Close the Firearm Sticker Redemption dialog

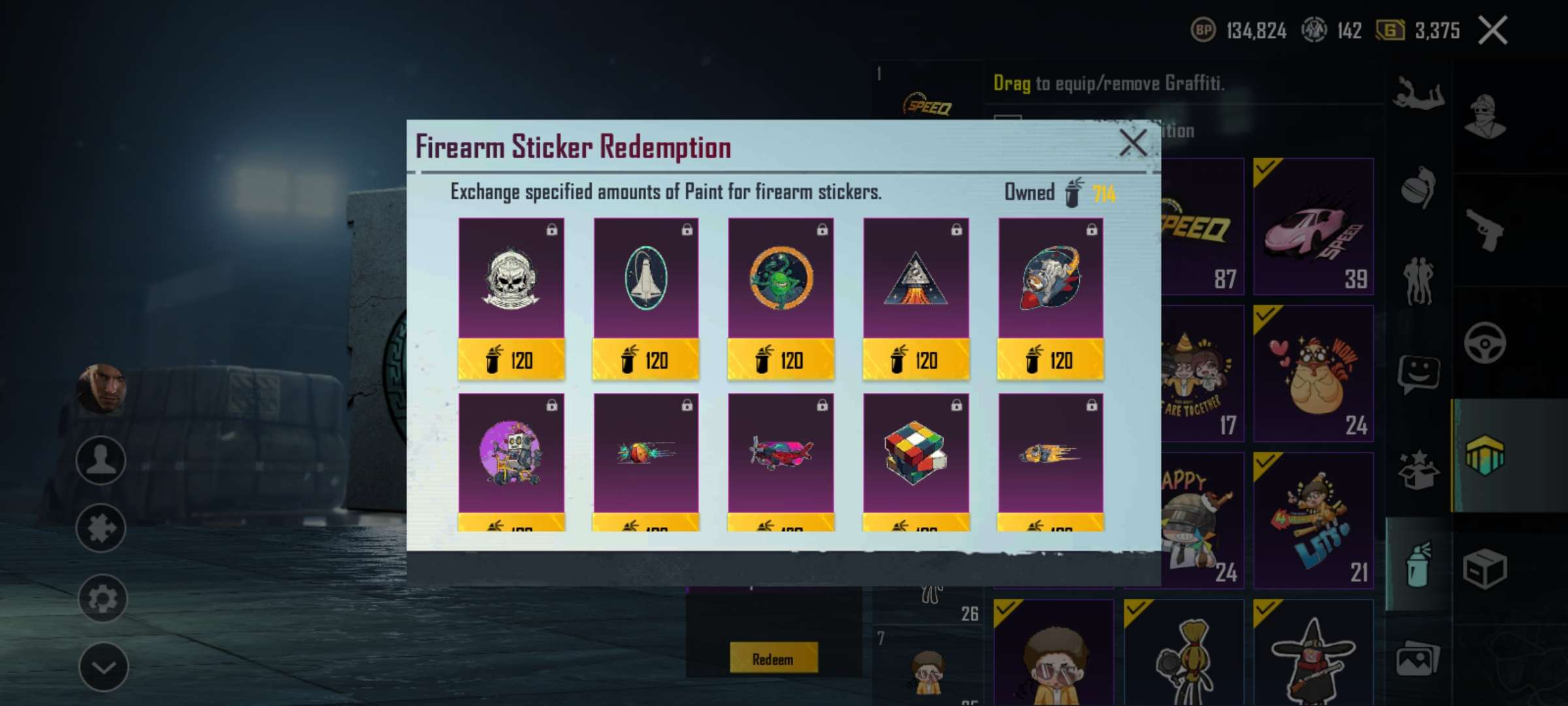[1132, 143]
